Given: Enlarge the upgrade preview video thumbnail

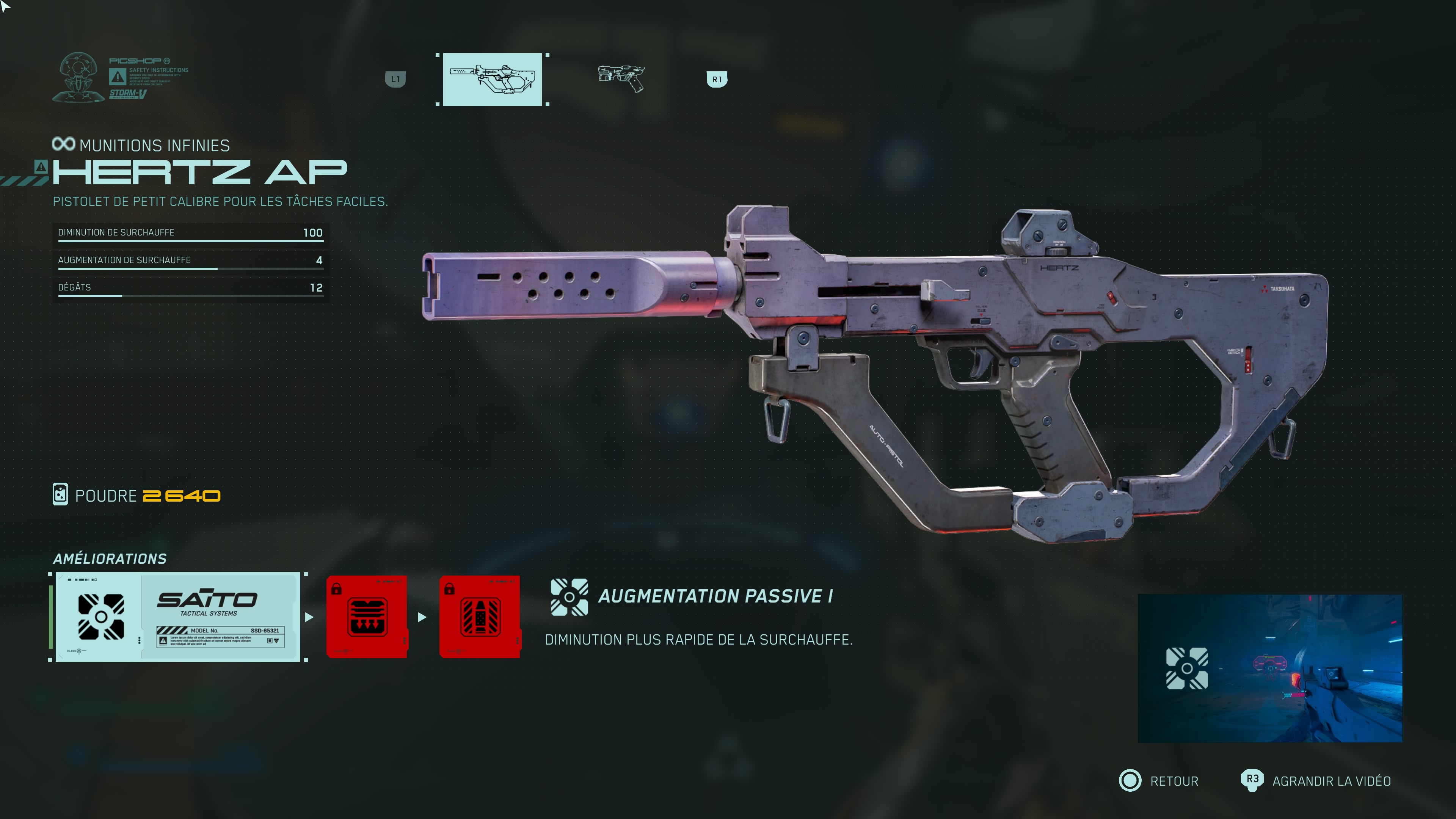Looking at the screenshot, I should [1269, 668].
